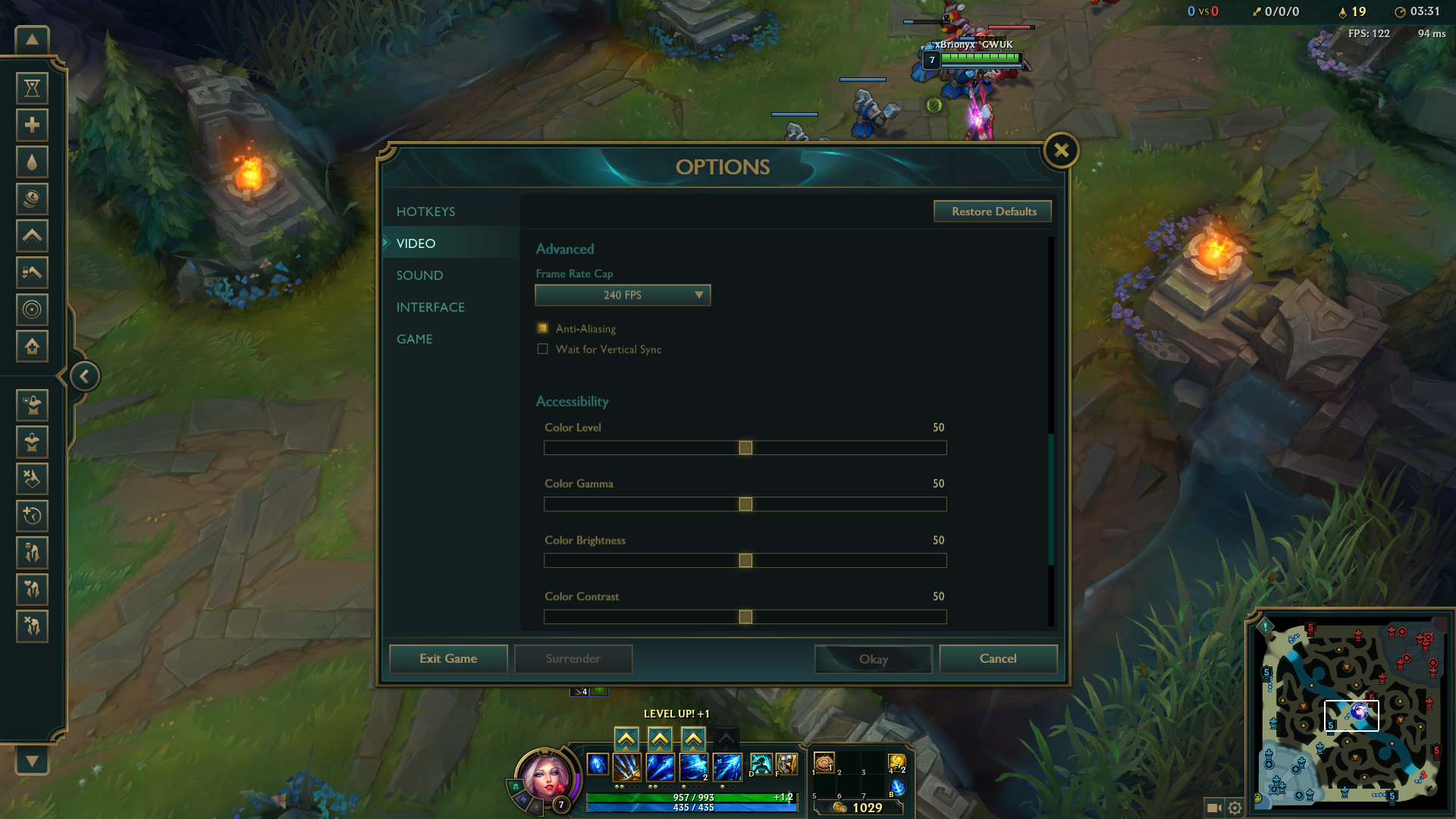The height and width of the screenshot is (819, 1456).
Task: Click the Exit Game button
Action: (x=448, y=659)
